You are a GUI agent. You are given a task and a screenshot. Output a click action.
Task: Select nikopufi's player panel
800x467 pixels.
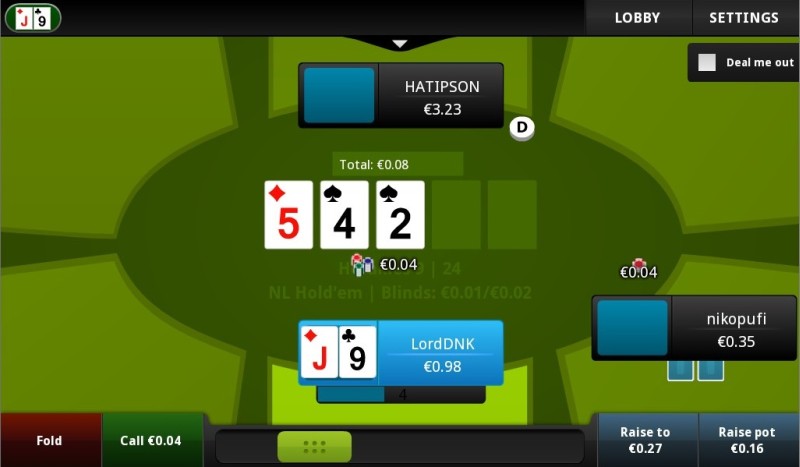[693, 327]
